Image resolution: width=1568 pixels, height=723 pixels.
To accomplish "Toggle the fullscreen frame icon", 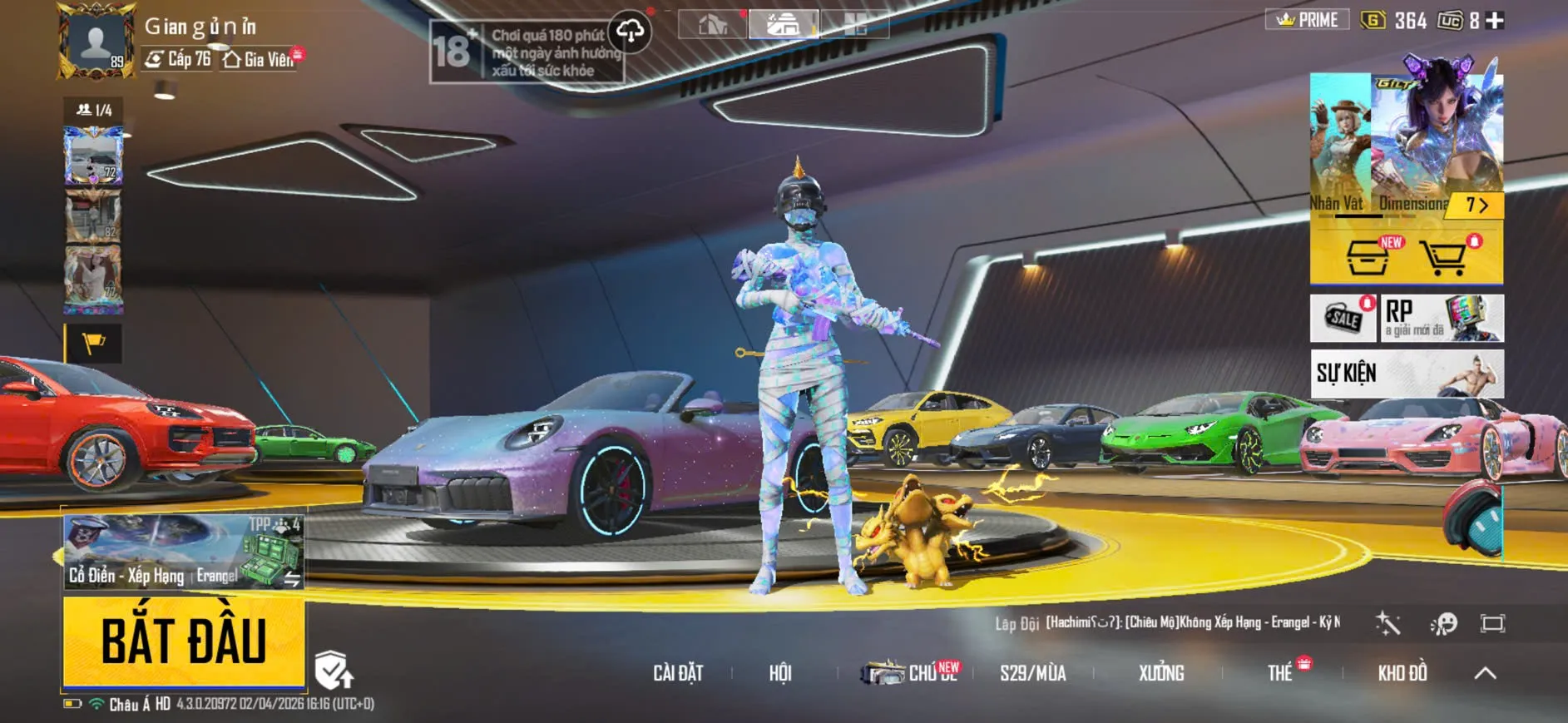I will coord(1492,623).
